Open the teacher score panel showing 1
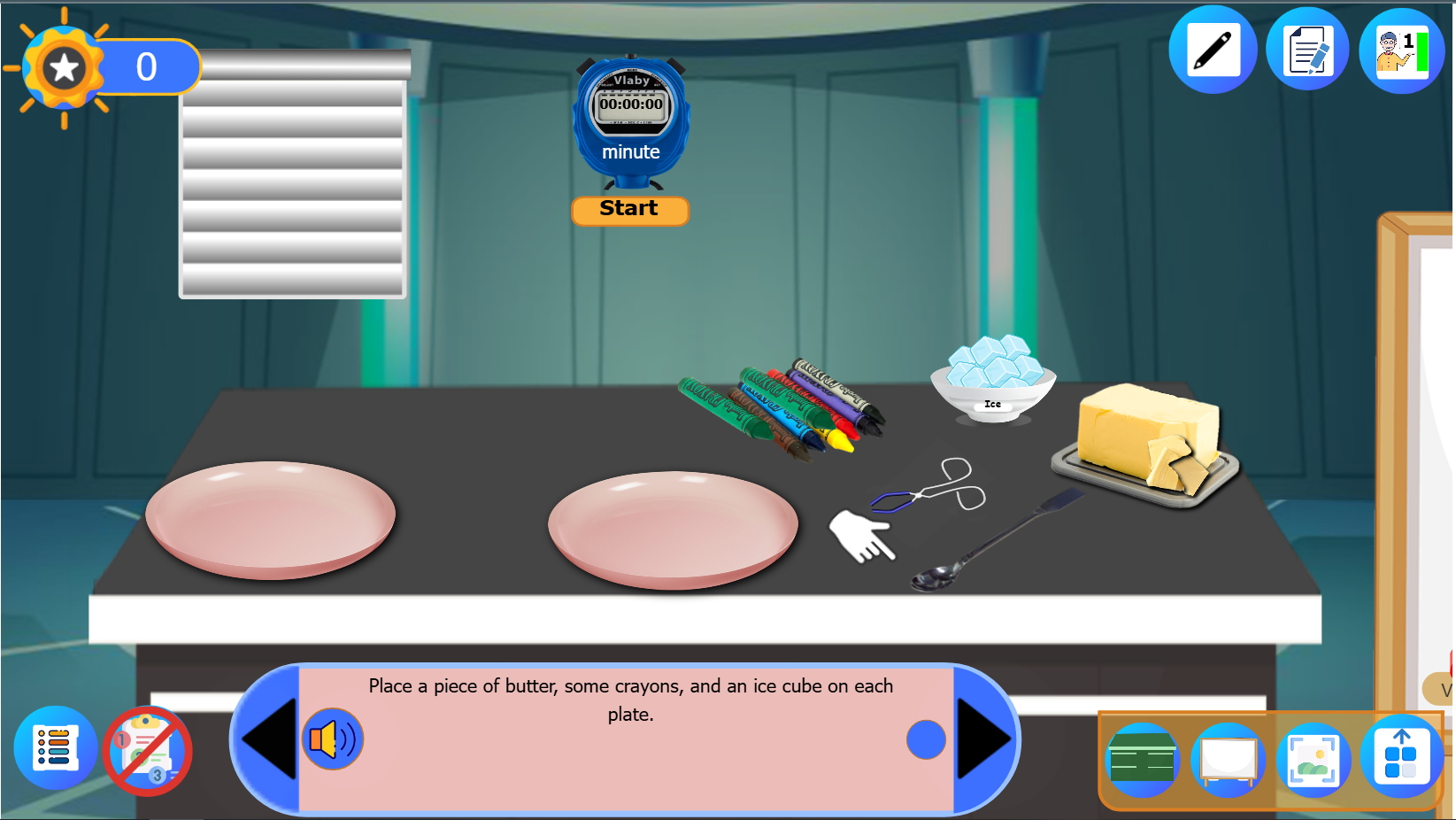This screenshot has width=1456, height=820. click(x=1403, y=49)
